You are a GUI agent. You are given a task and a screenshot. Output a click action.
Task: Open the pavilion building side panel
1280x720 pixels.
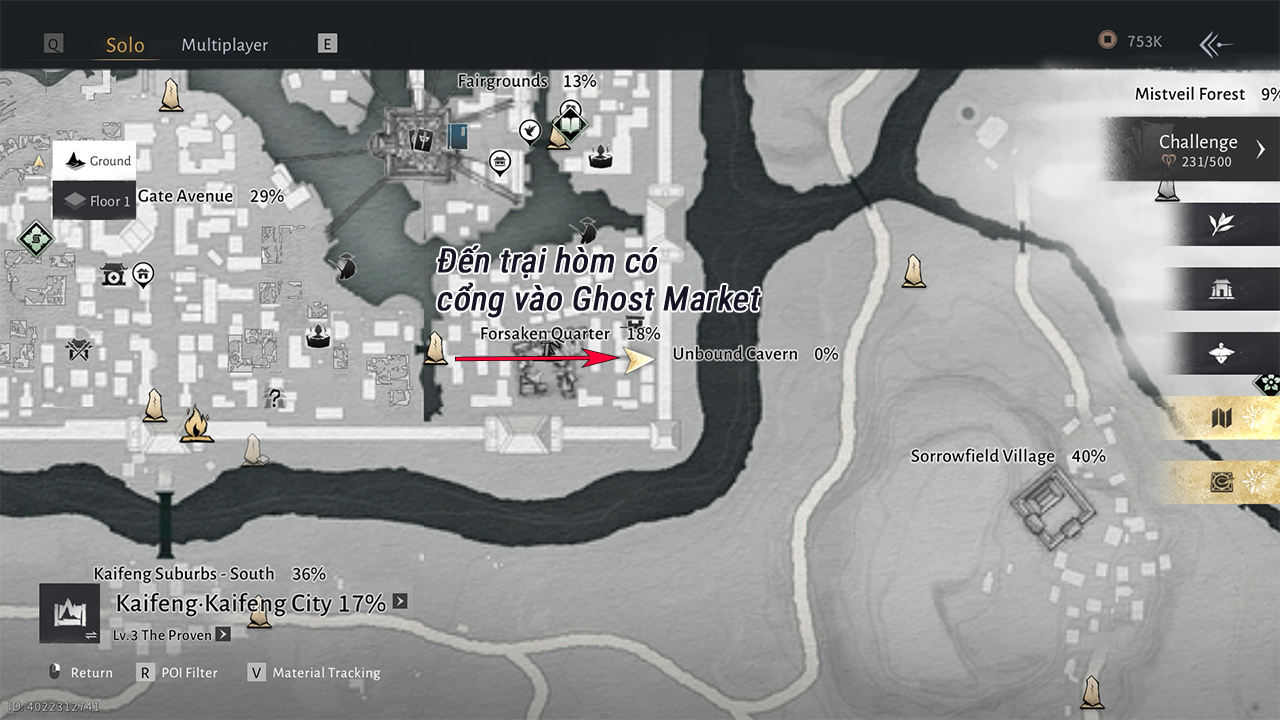tap(1221, 290)
